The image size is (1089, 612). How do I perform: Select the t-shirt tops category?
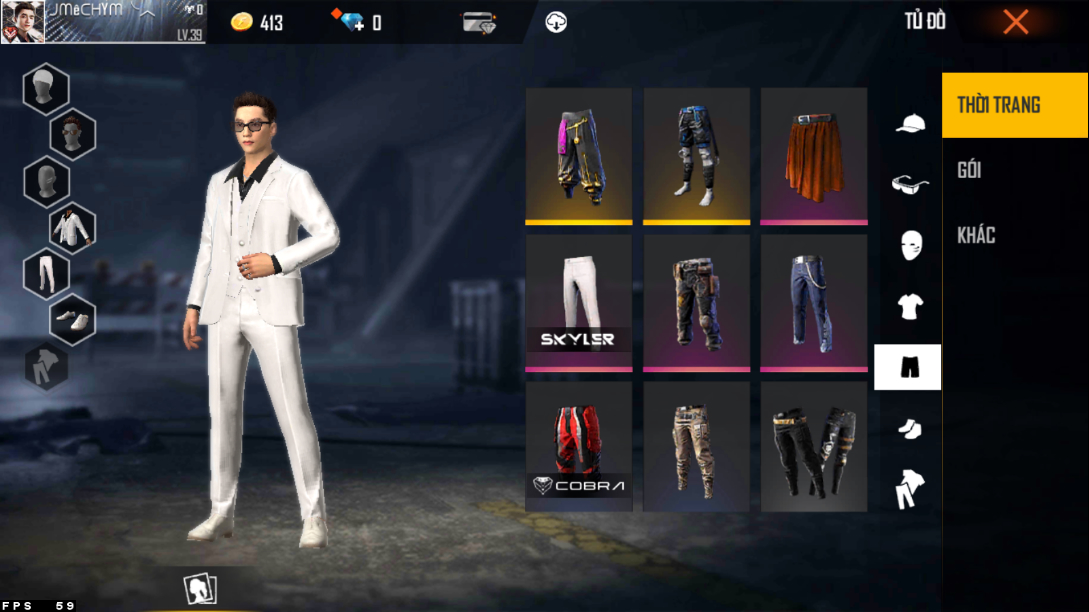point(909,306)
